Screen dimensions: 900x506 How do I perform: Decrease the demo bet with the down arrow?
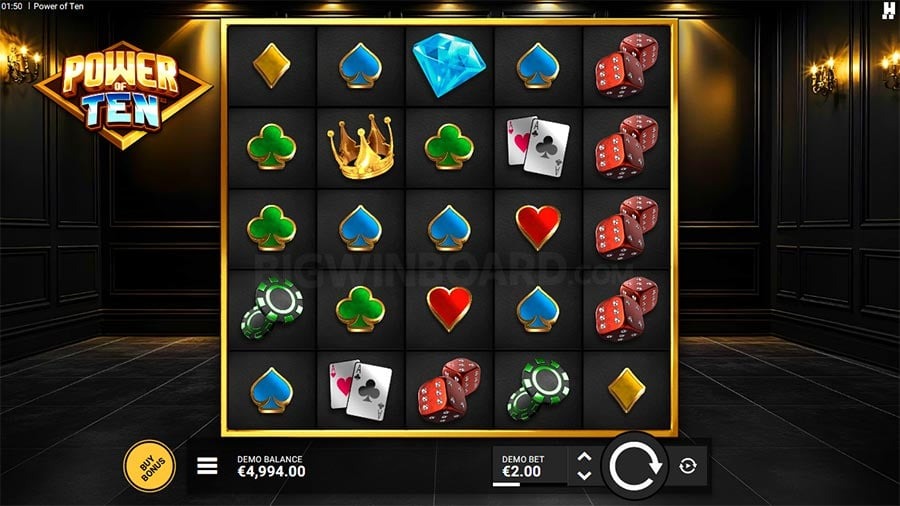[x=585, y=474]
